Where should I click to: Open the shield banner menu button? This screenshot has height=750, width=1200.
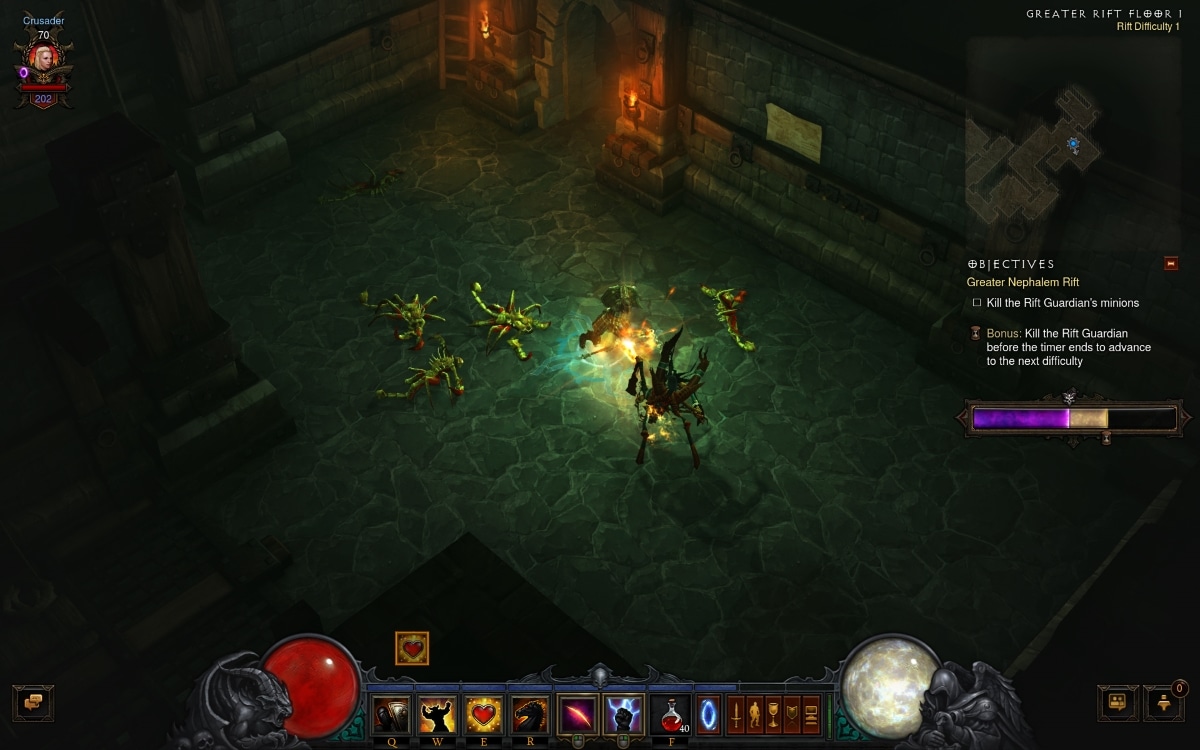[792, 715]
